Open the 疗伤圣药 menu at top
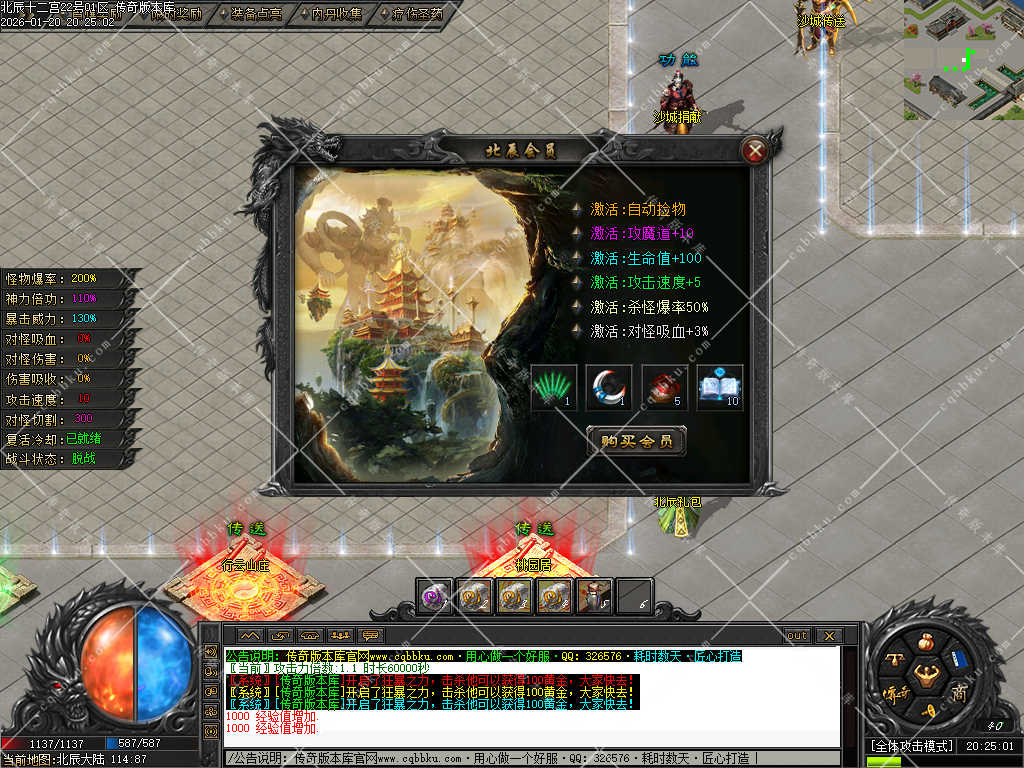Image resolution: width=1024 pixels, height=768 pixels. click(x=418, y=14)
